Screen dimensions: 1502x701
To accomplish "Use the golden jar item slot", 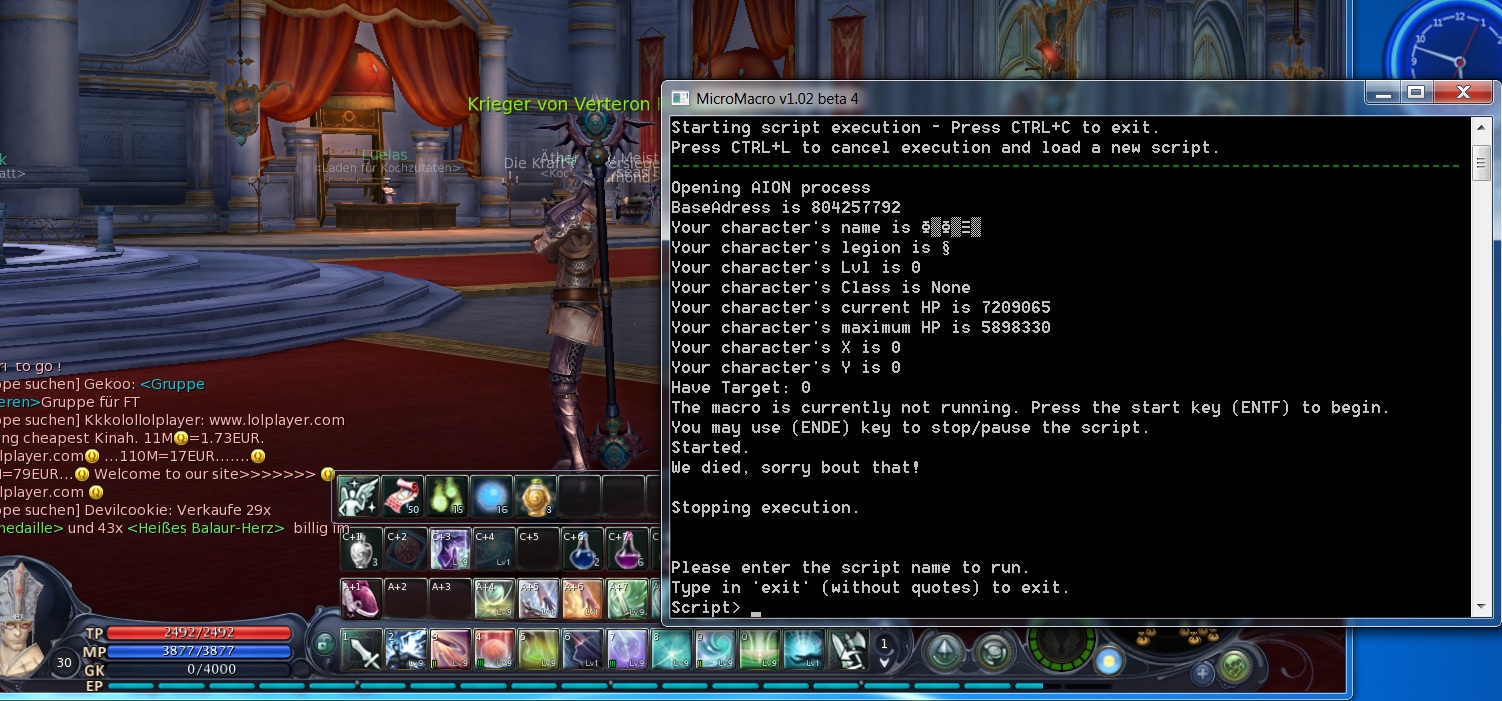I will [x=534, y=495].
